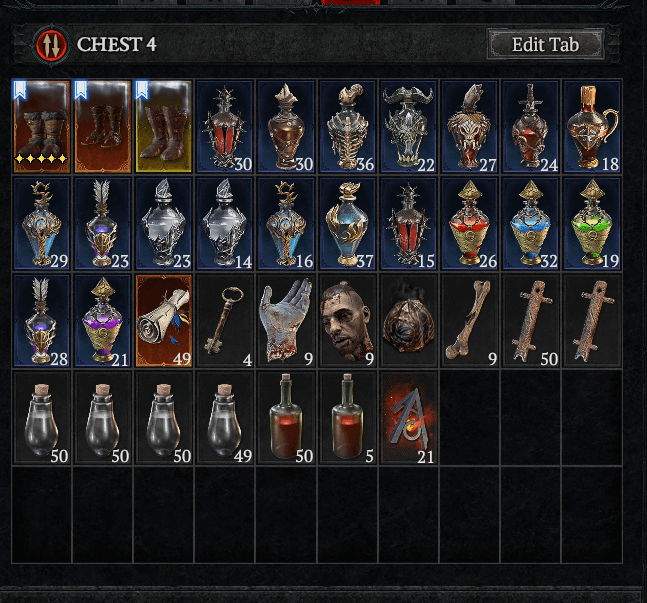Choose the red potion stack of 26
This screenshot has height=603, width=647.
470,223
